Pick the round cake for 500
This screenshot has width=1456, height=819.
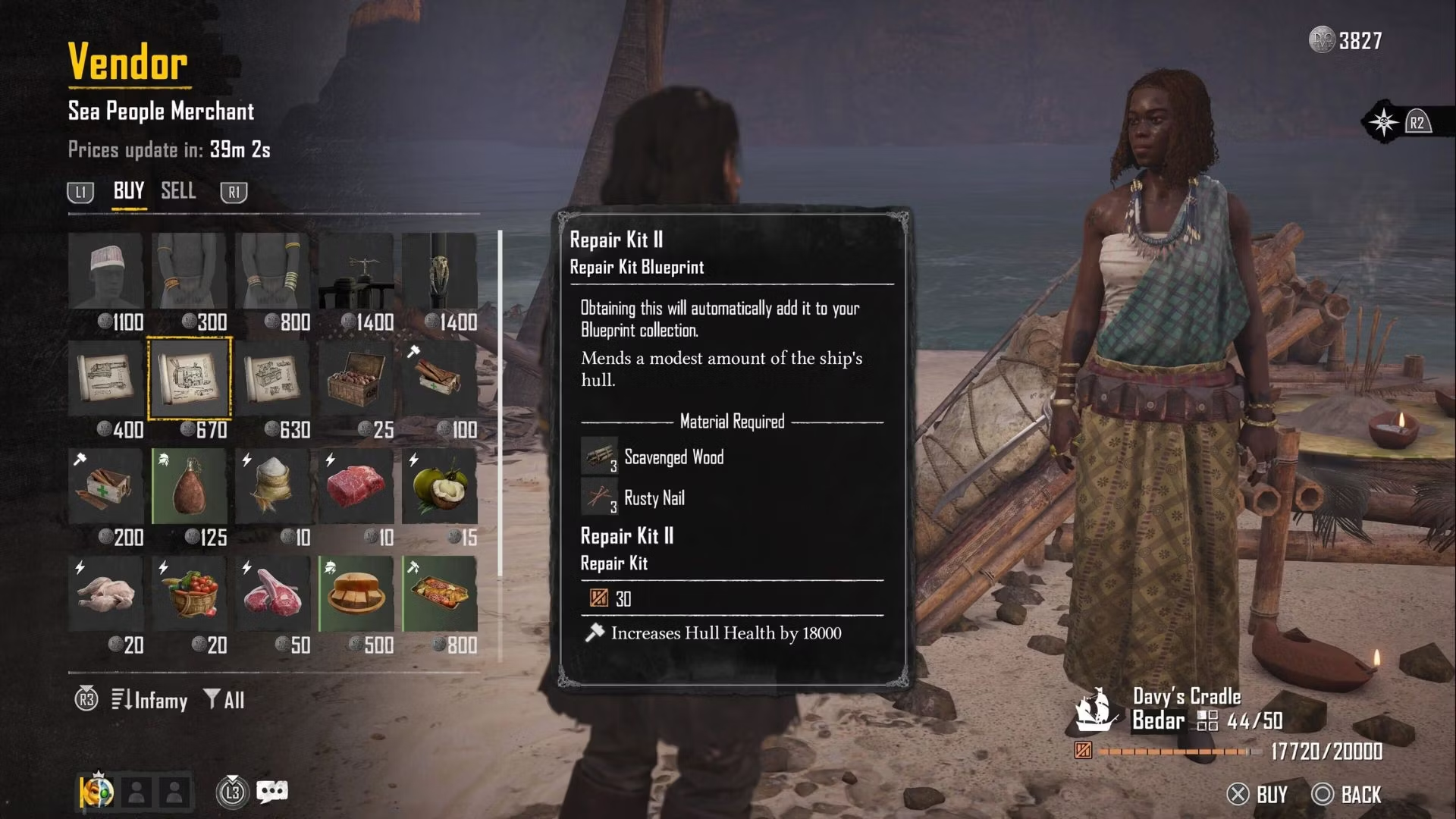356,594
